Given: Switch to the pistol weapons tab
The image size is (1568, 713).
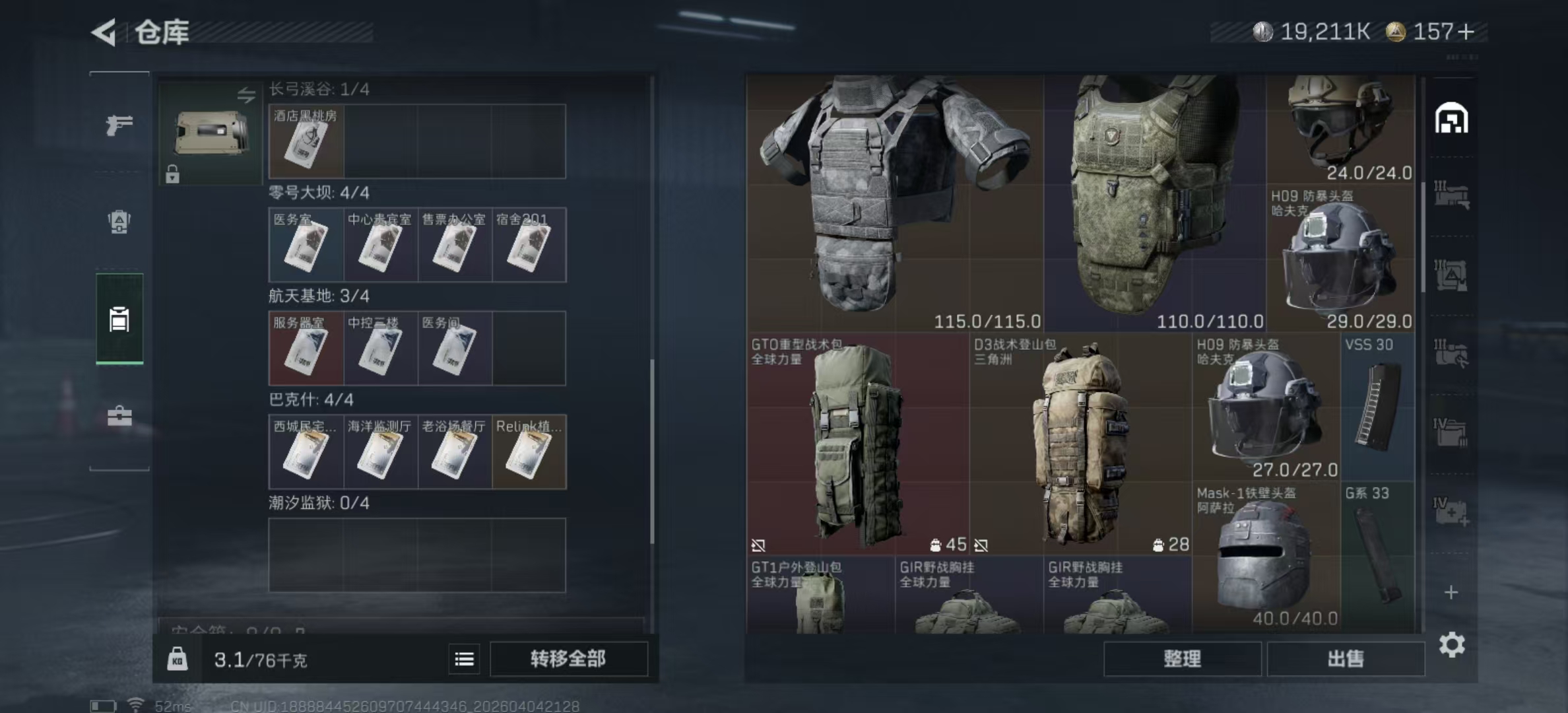Looking at the screenshot, I should [119, 124].
